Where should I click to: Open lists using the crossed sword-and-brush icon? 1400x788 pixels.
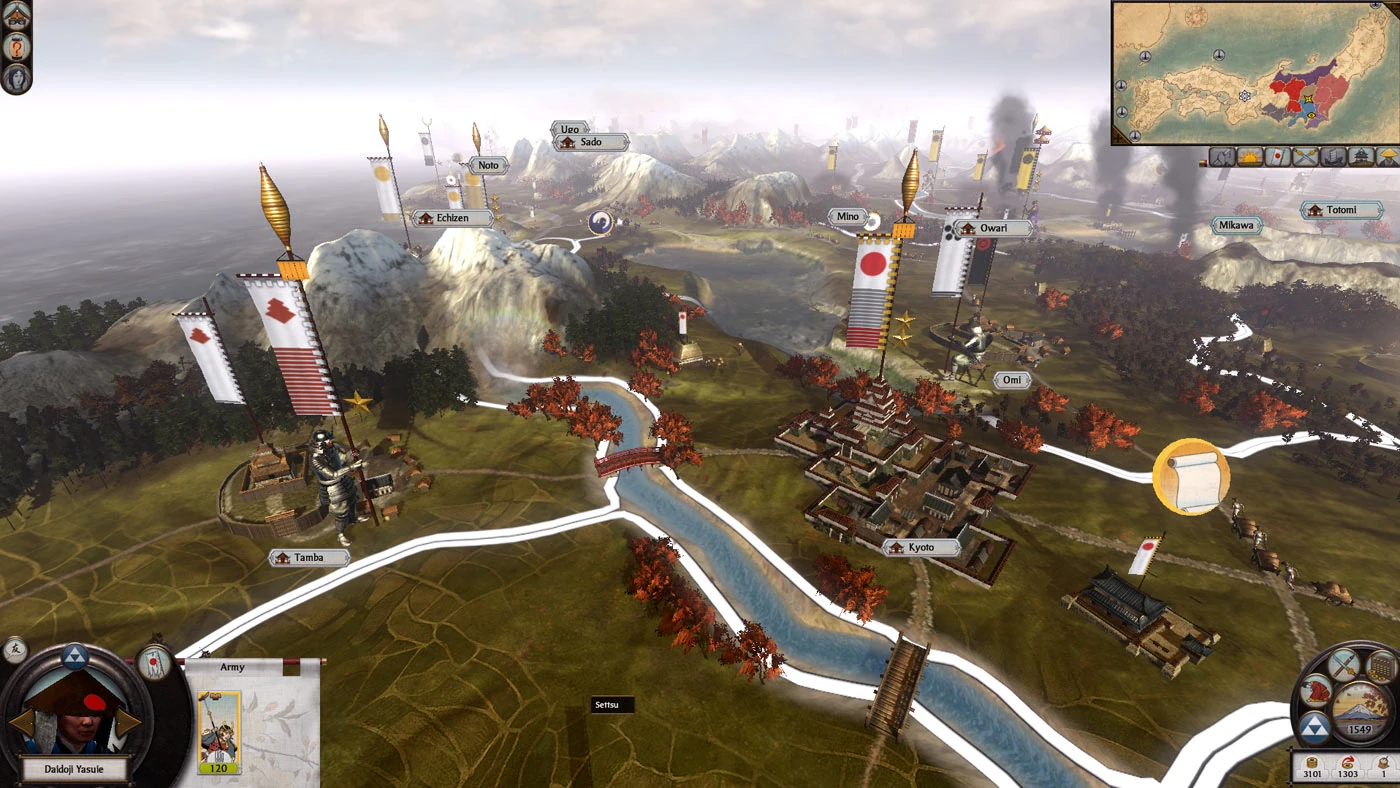[x=1343, y=665]
